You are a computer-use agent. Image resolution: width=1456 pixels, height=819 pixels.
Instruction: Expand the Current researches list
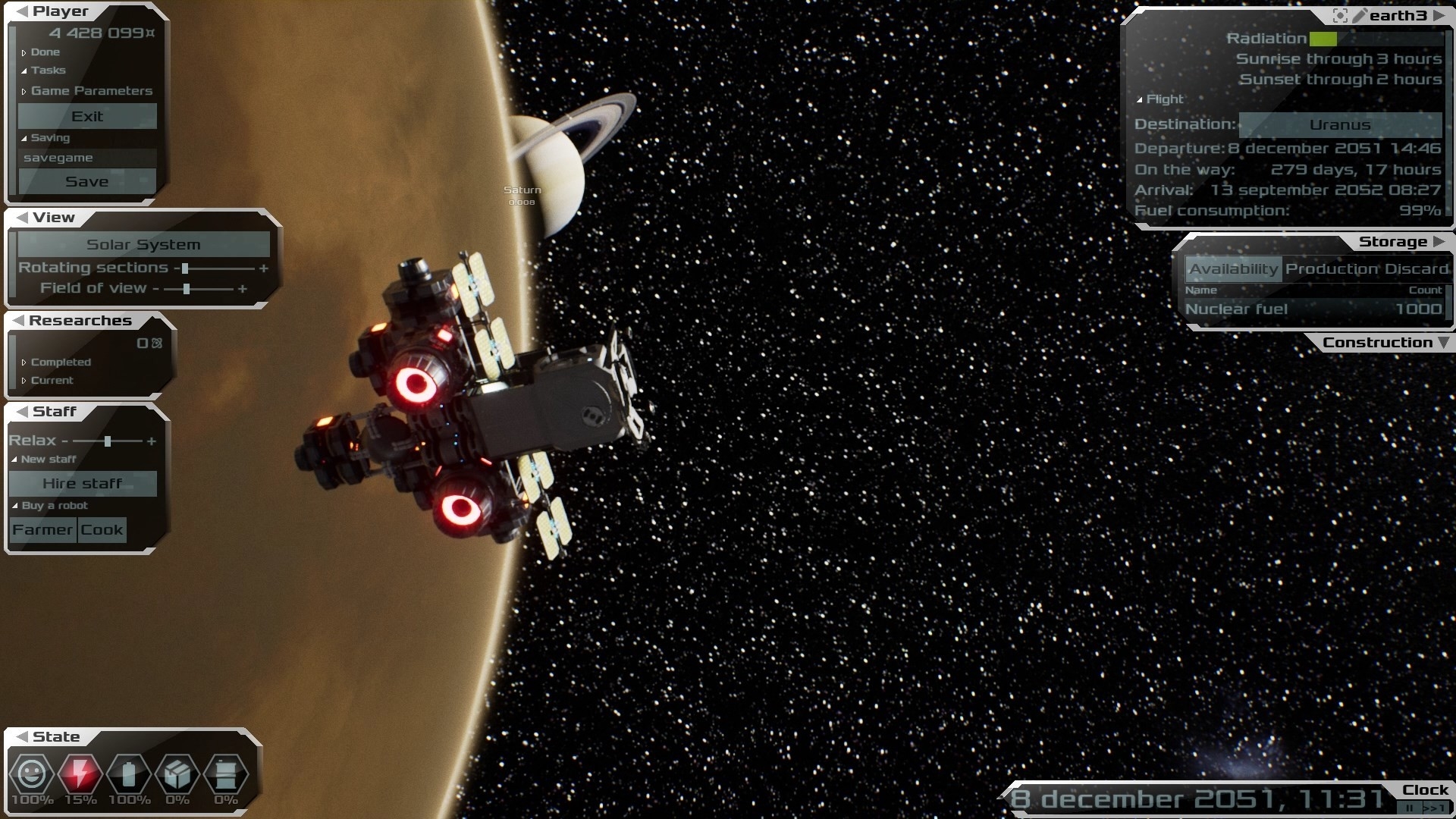point(52,381)
